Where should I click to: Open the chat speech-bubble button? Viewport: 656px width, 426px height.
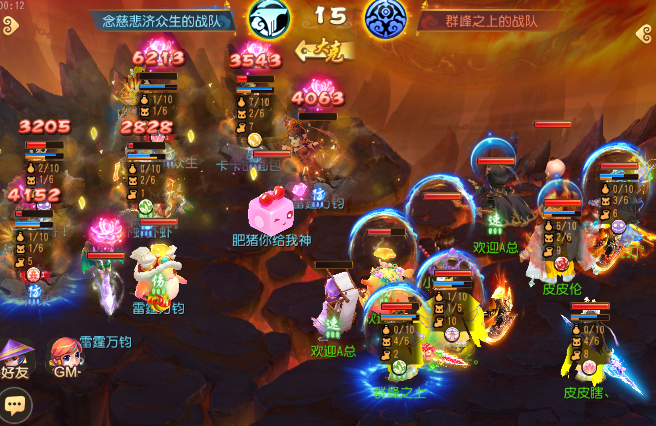point(15,405)
